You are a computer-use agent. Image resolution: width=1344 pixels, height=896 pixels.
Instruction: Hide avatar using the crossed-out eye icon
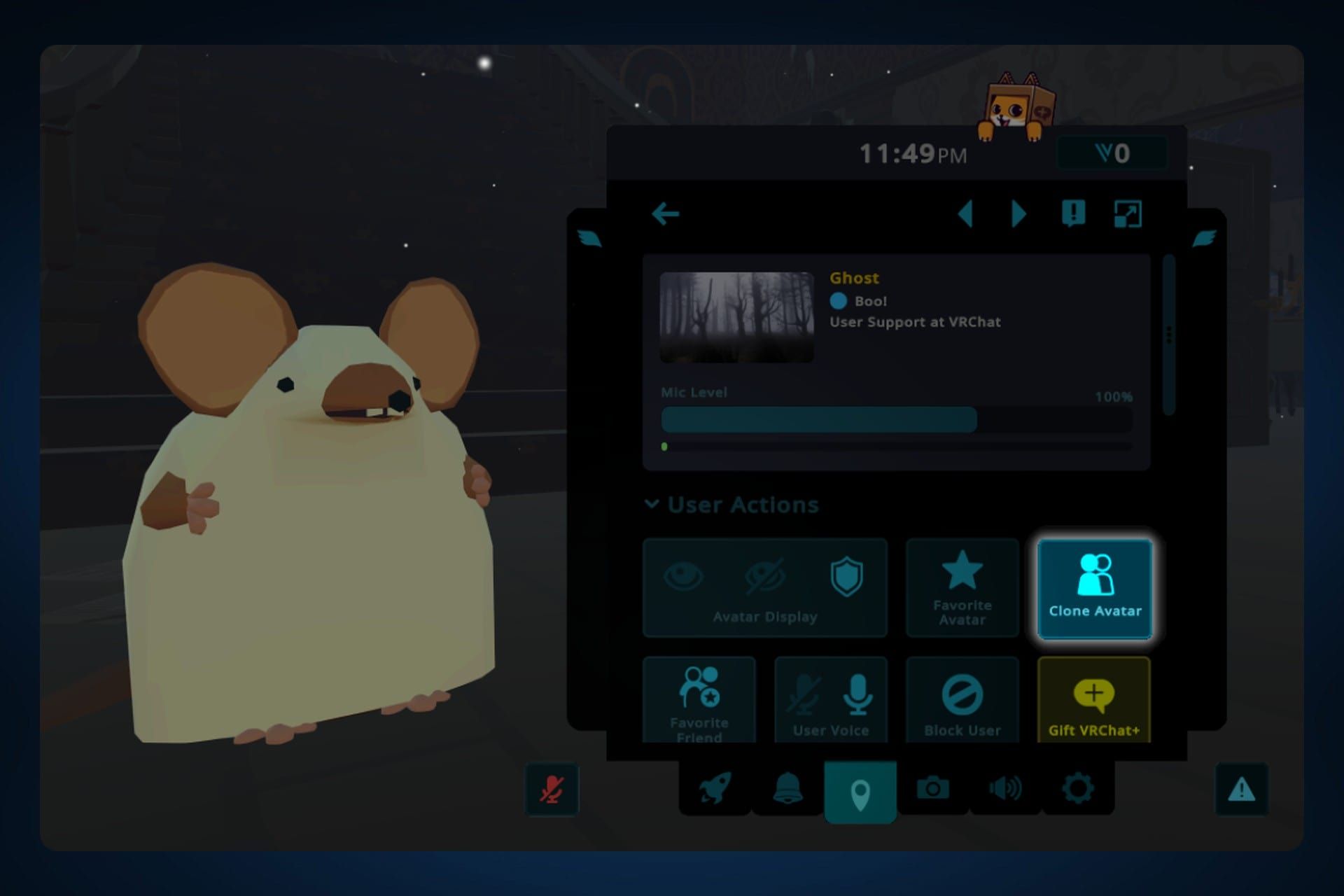764,577
